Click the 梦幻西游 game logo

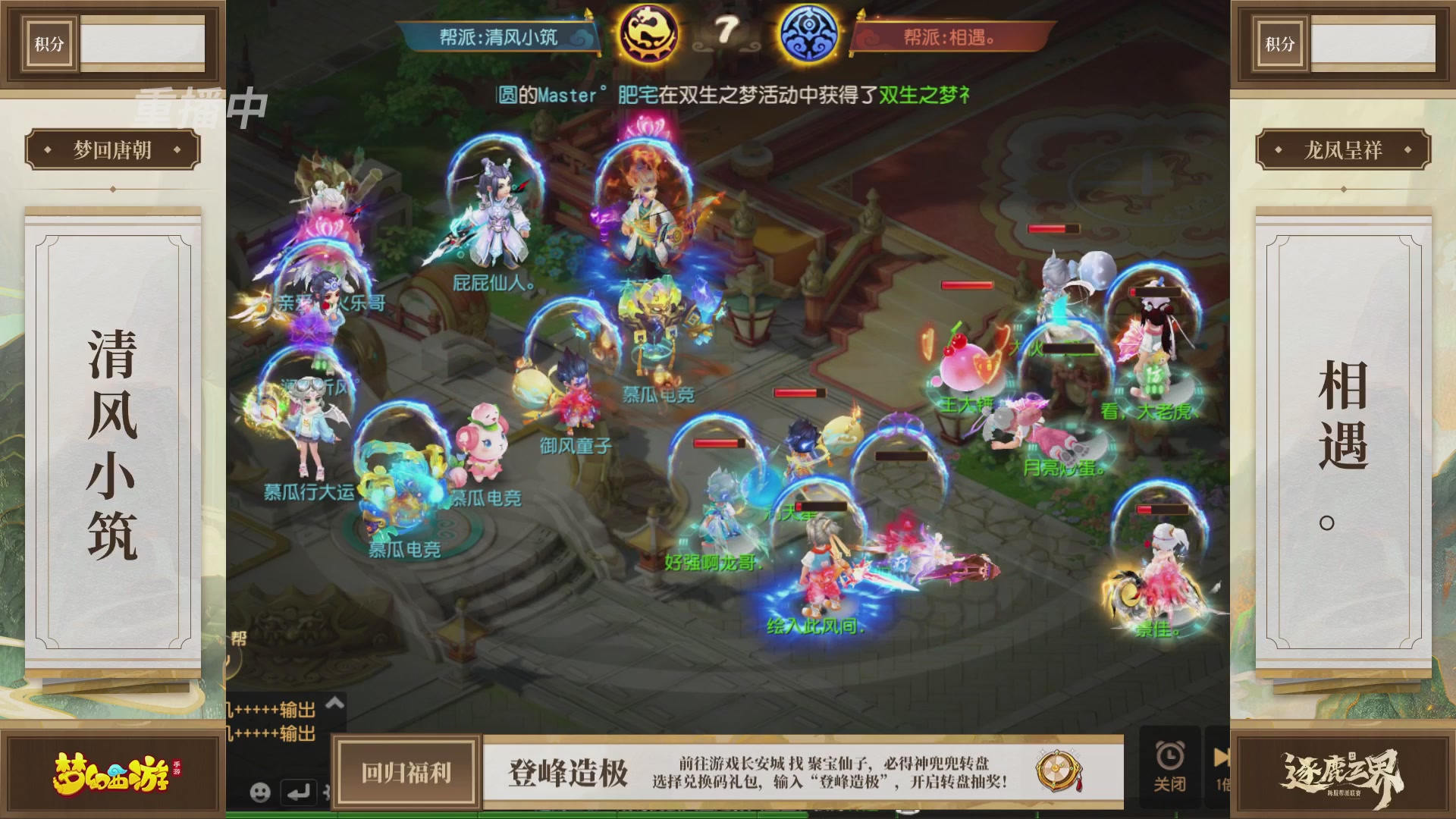coord(112,775)
